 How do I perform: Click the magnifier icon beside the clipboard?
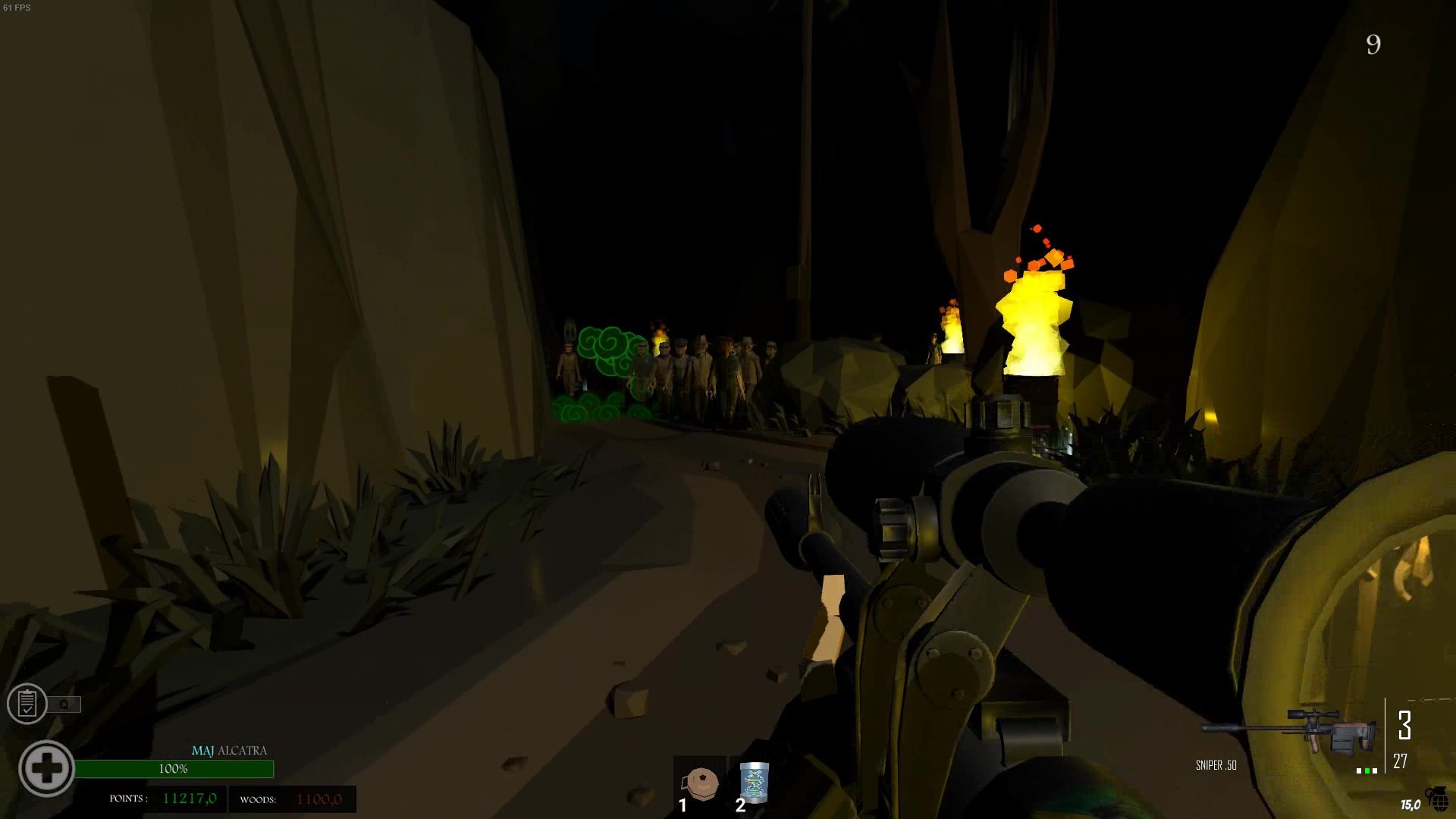click(65, 704)
